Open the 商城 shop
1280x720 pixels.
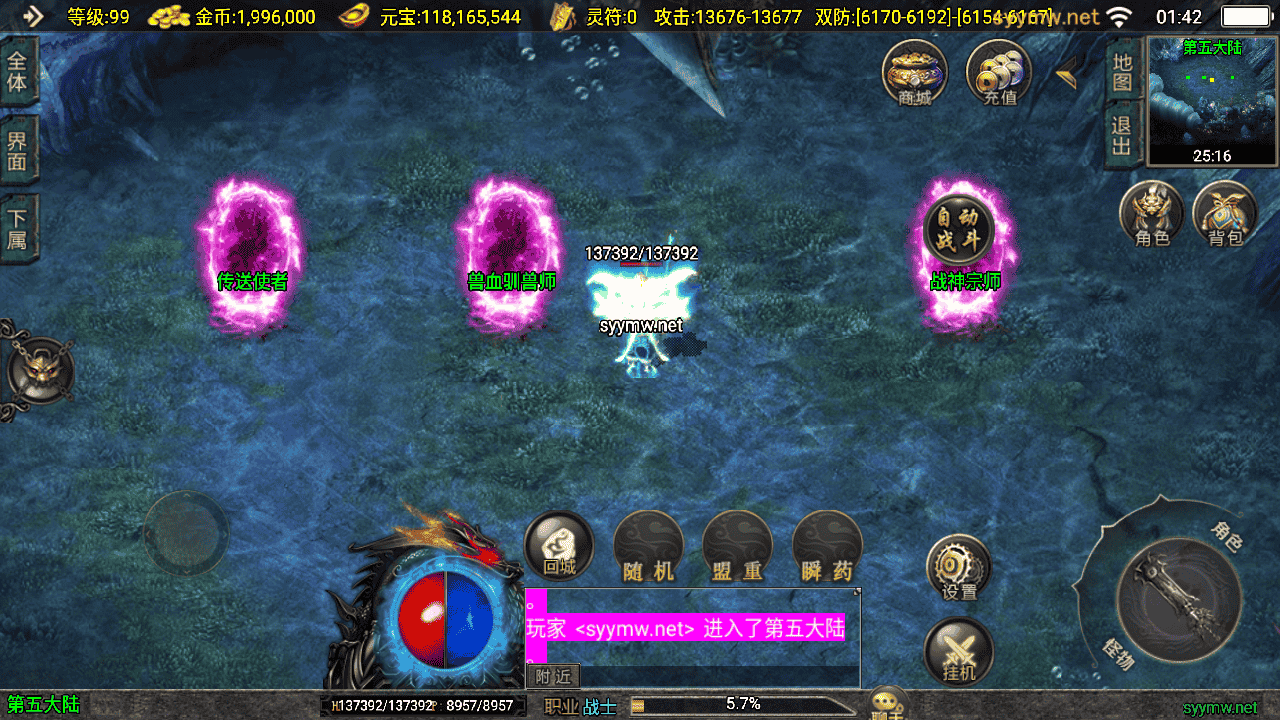click(x=914, y=72)
